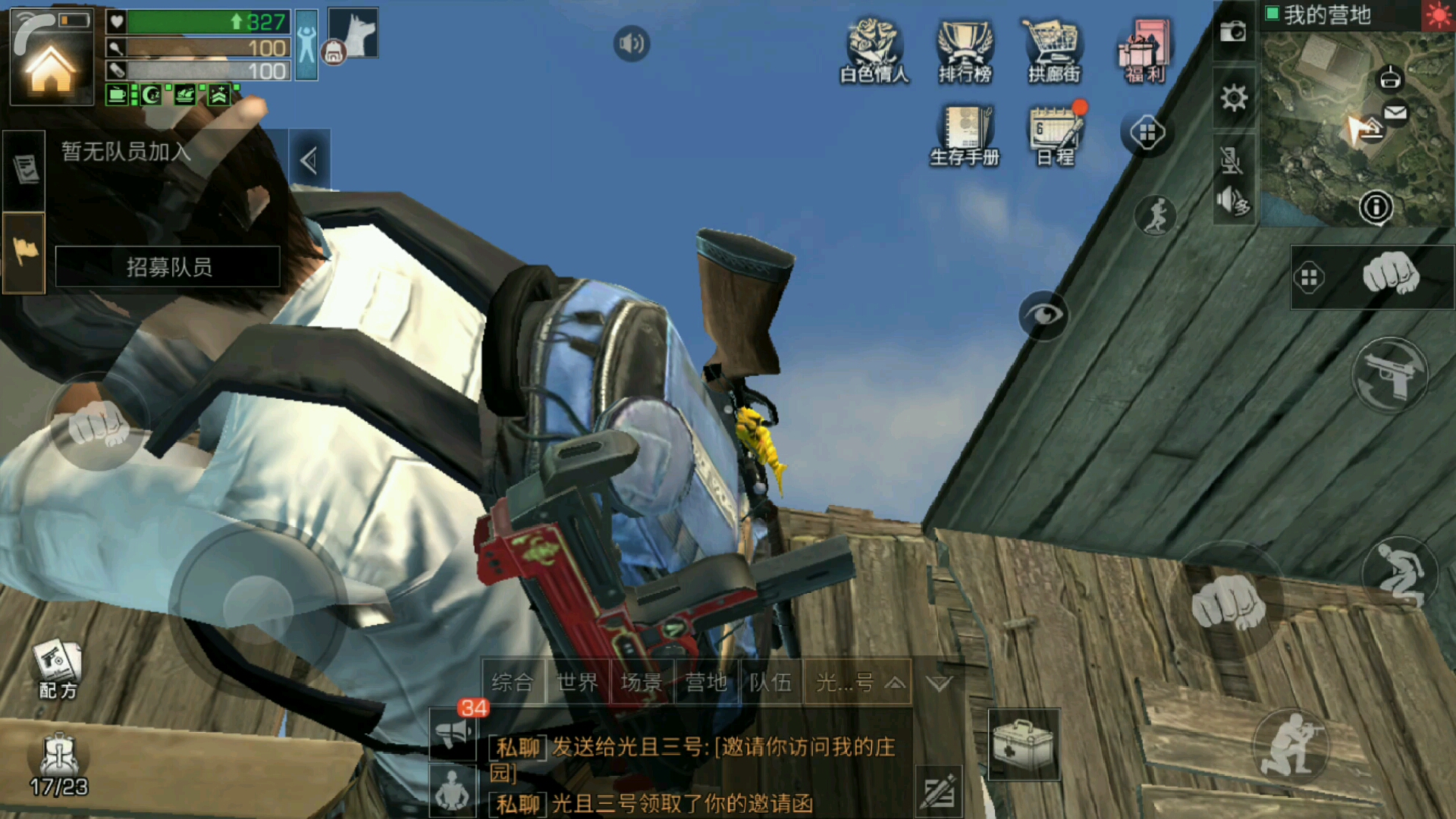Collapse chat using the up chevron

coord(898,682)
